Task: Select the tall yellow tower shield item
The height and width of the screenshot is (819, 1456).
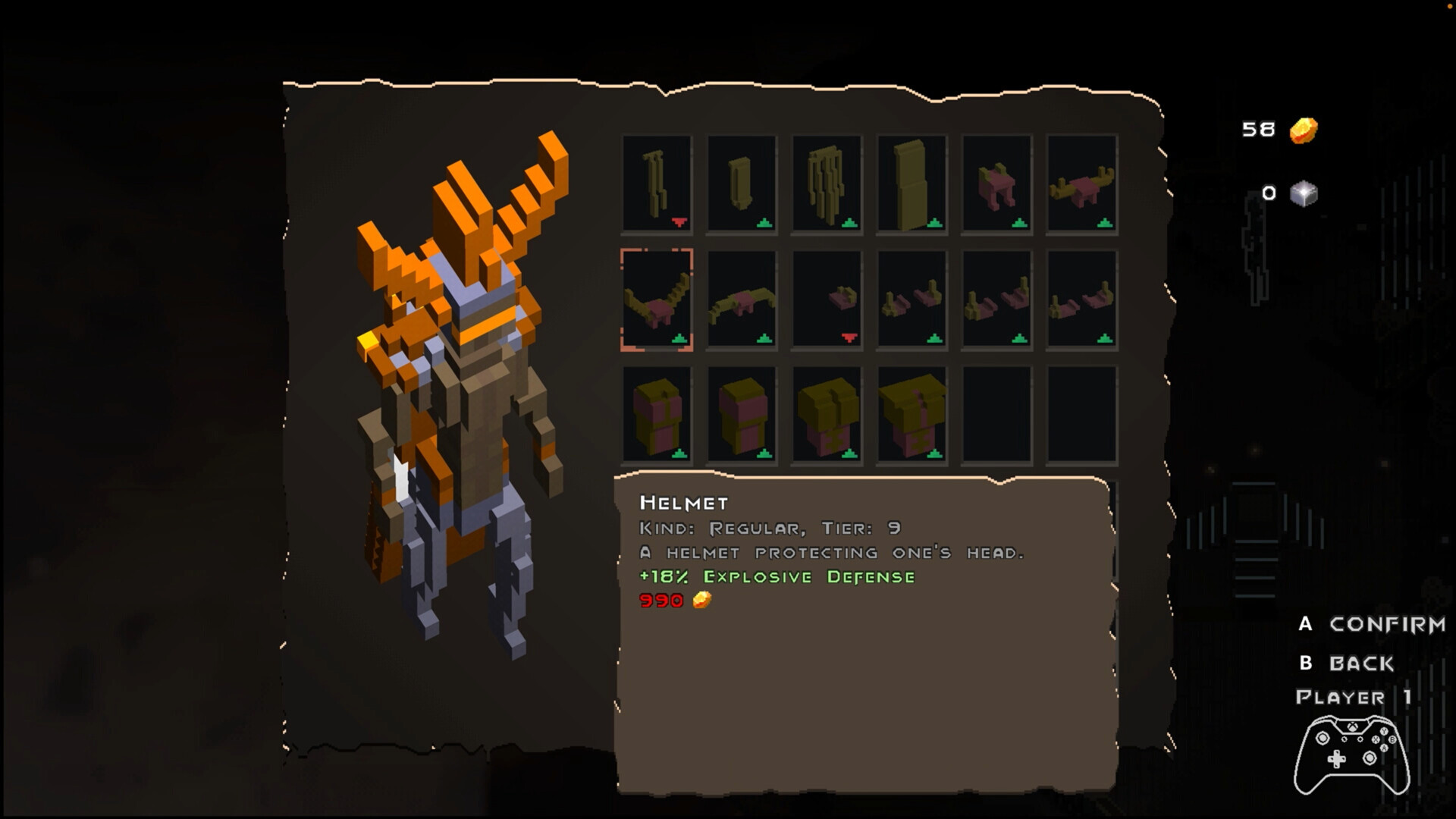Action: (912, 182)
